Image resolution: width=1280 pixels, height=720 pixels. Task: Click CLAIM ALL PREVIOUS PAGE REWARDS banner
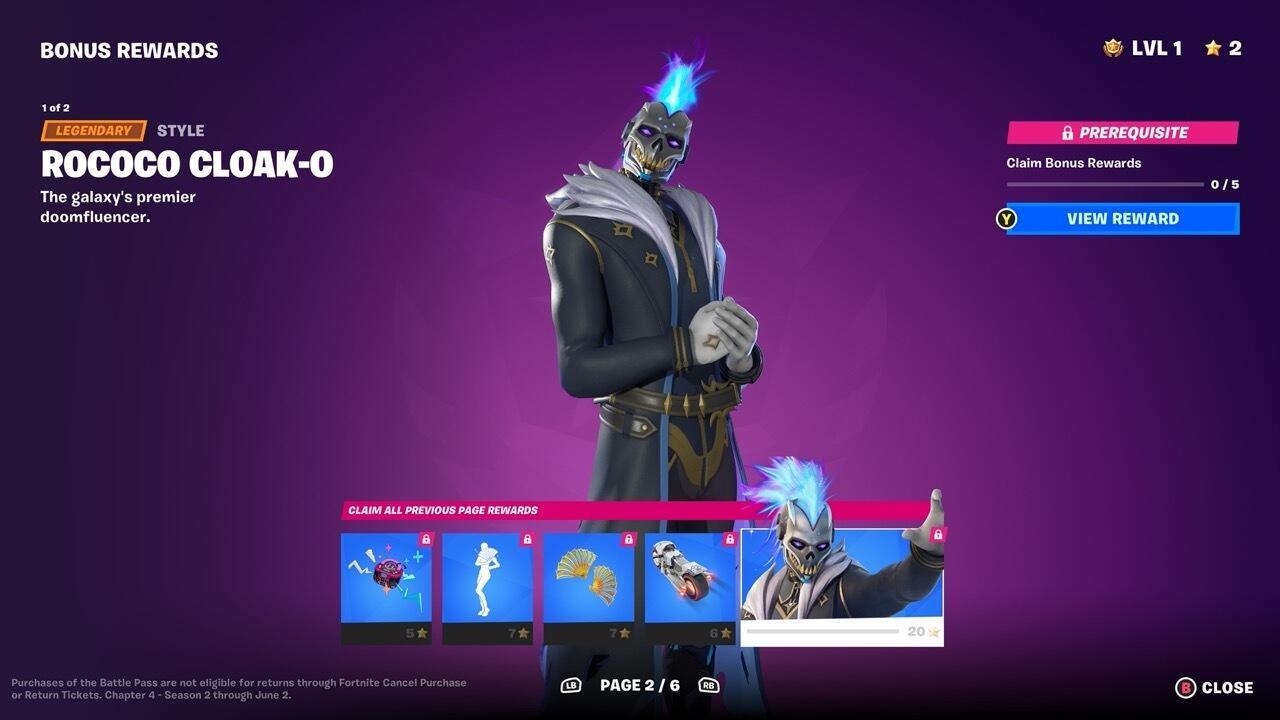[442, 510]
